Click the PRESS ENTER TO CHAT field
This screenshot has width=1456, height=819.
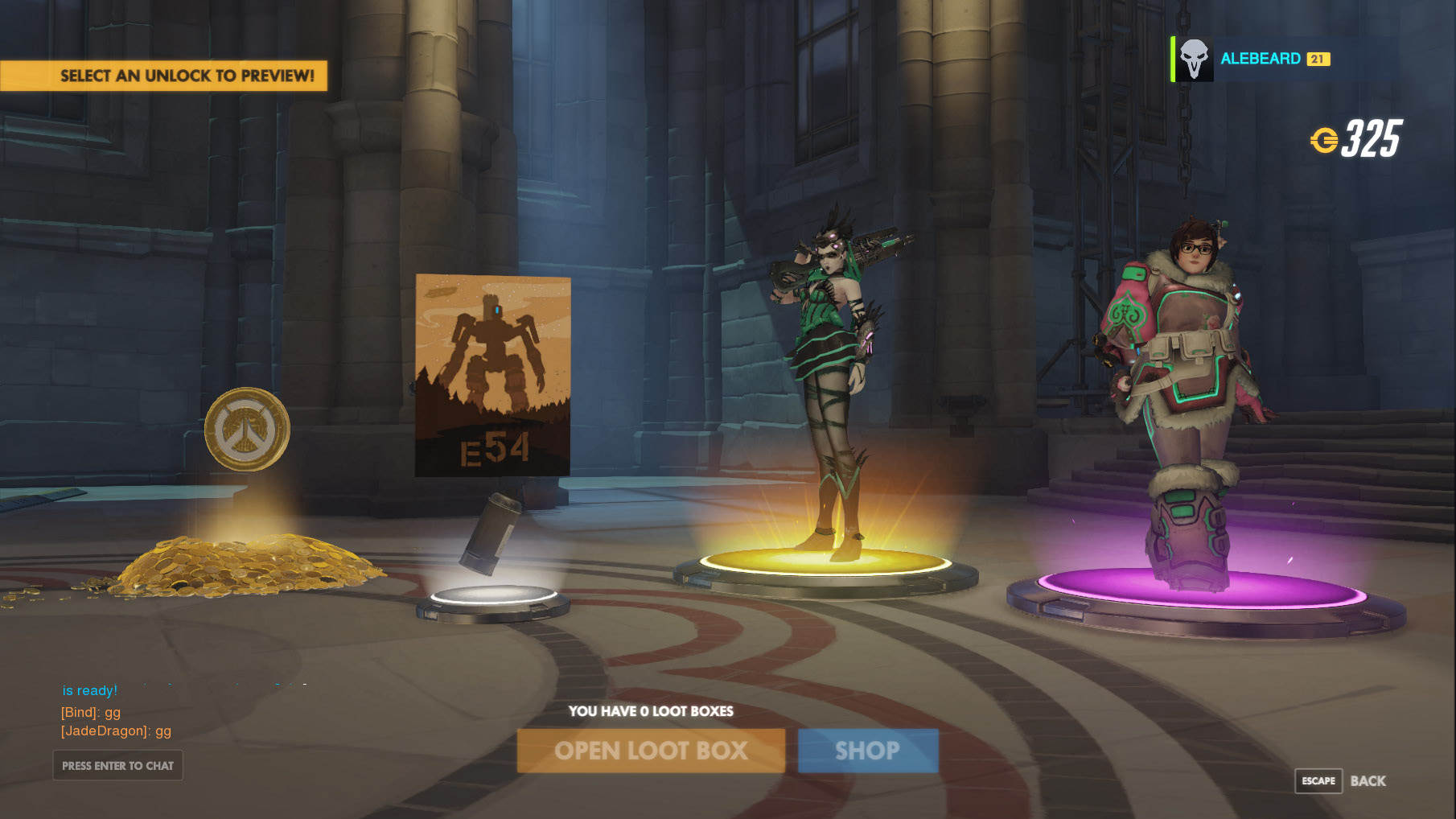tap(117, 765)
